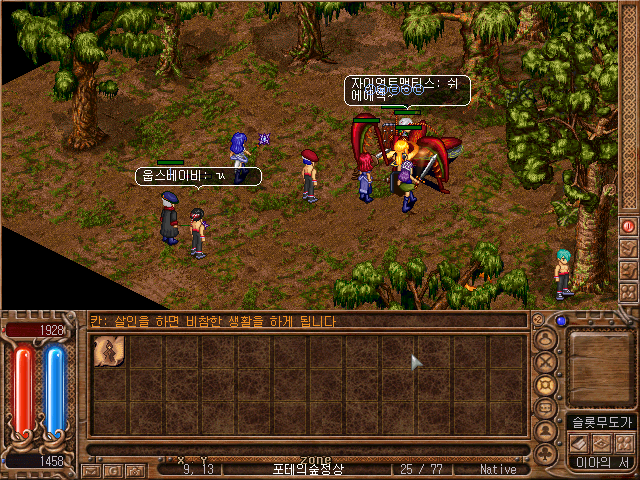The width and height of the screenshot is (640, 480).
Task: Click the chat message bar
Action: click(307, 322)
